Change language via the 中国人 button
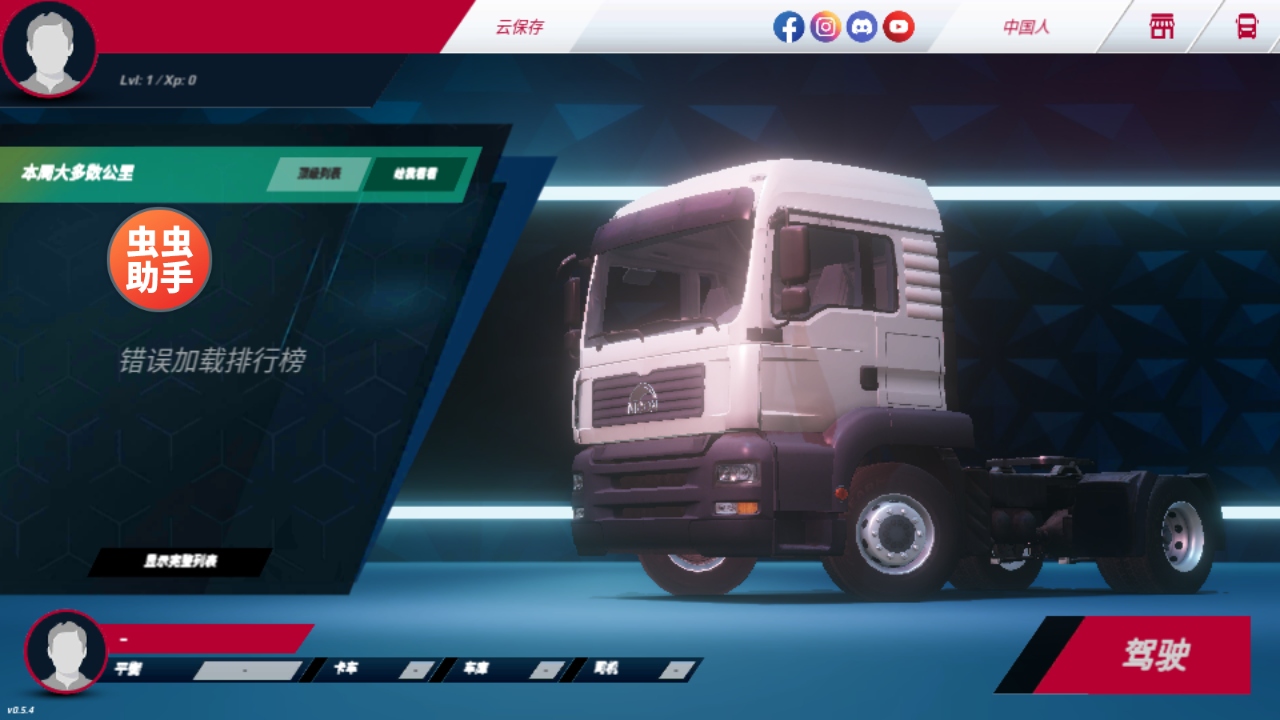This screenshot has height=720, width=1280. (1026, 27)
